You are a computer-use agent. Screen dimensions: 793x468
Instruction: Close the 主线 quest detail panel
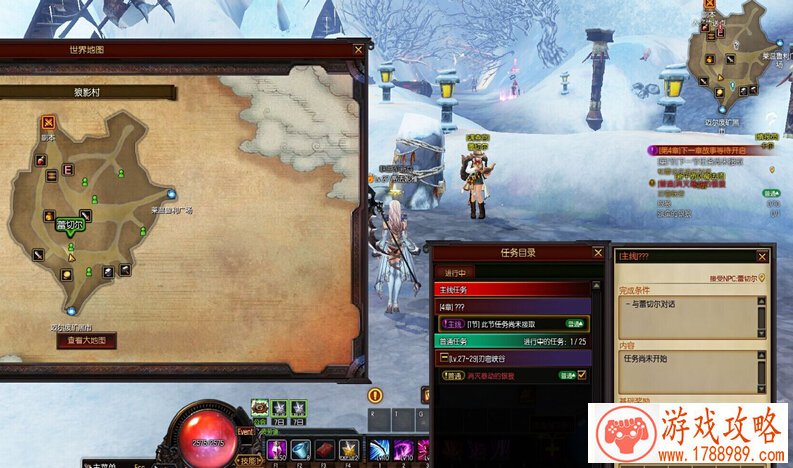tap(763, 257)
